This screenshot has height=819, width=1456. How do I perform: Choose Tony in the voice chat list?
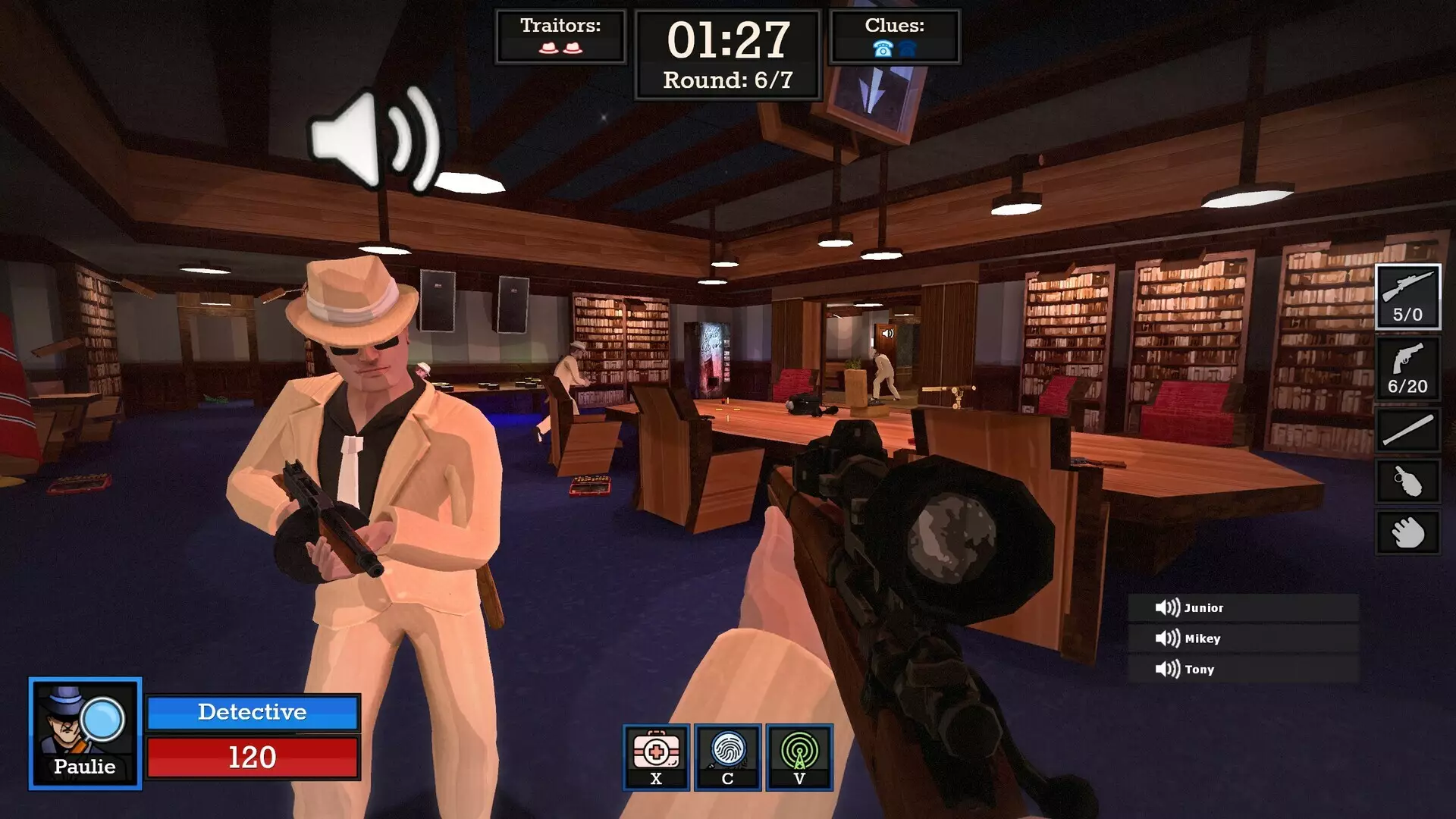(x=1242, y=669)
